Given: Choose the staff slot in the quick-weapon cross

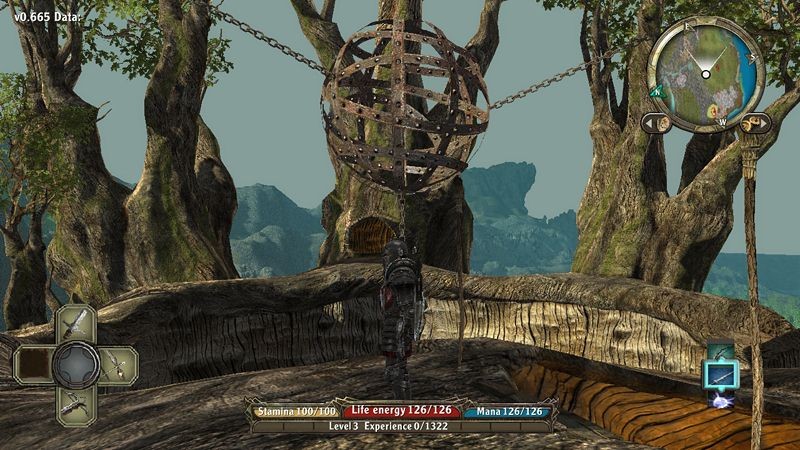Looking at the screenshot, I should point(116,364).
